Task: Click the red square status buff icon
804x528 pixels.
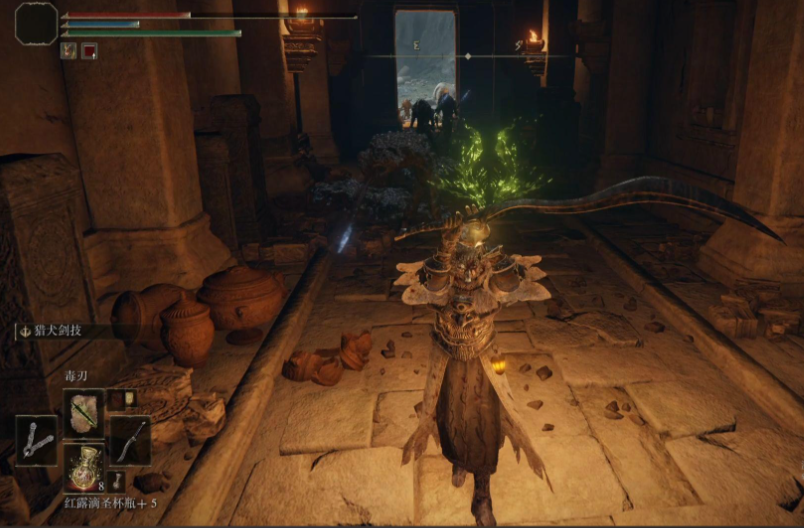Action: [89, 51]
